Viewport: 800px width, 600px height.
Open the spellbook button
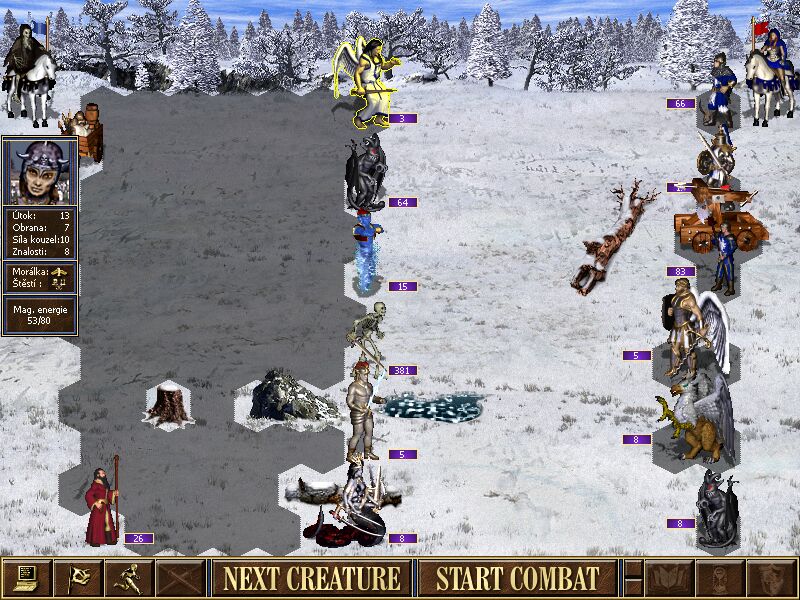coord(670,578)
